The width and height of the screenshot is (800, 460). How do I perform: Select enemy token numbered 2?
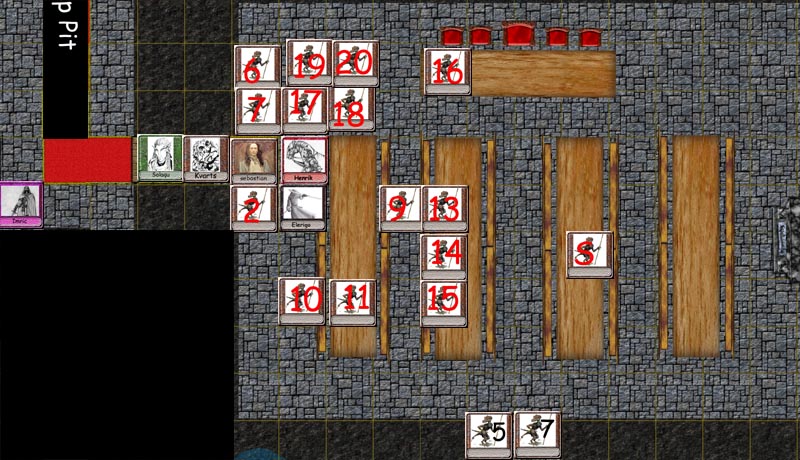[x=253, y=207]
